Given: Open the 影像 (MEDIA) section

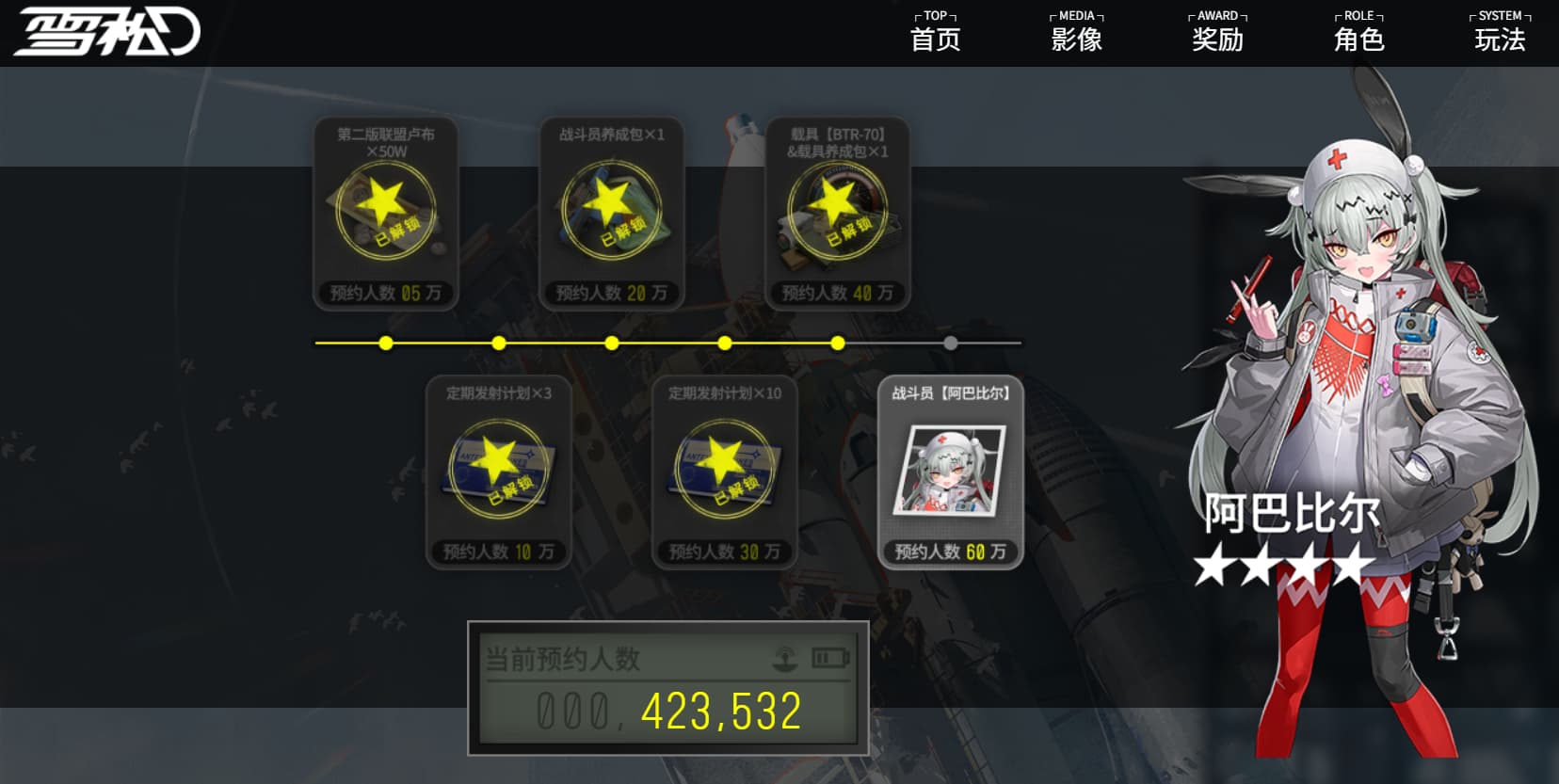Looking at the screenshot, I should (x=1076, y=32).
